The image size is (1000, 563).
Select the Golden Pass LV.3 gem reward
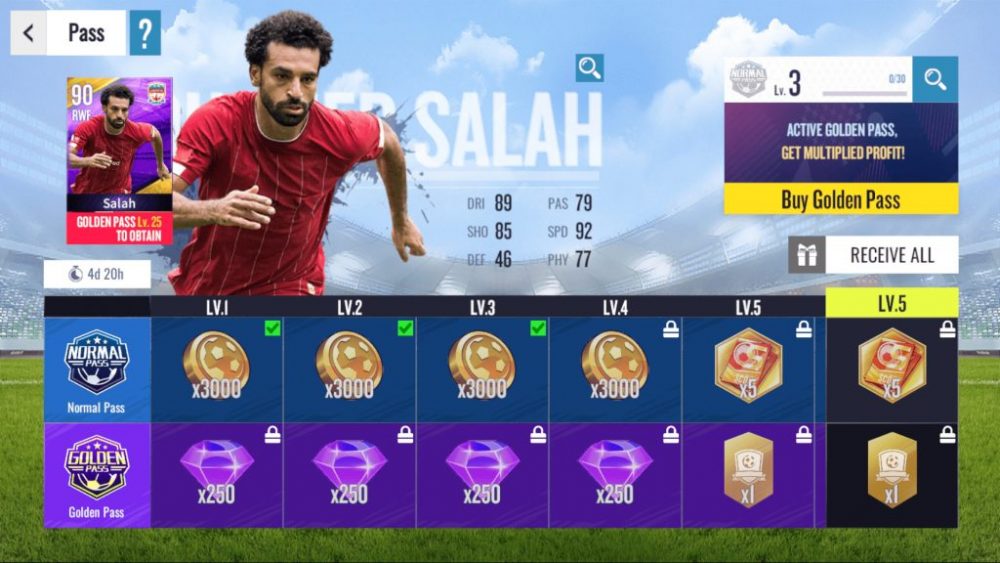482,474
